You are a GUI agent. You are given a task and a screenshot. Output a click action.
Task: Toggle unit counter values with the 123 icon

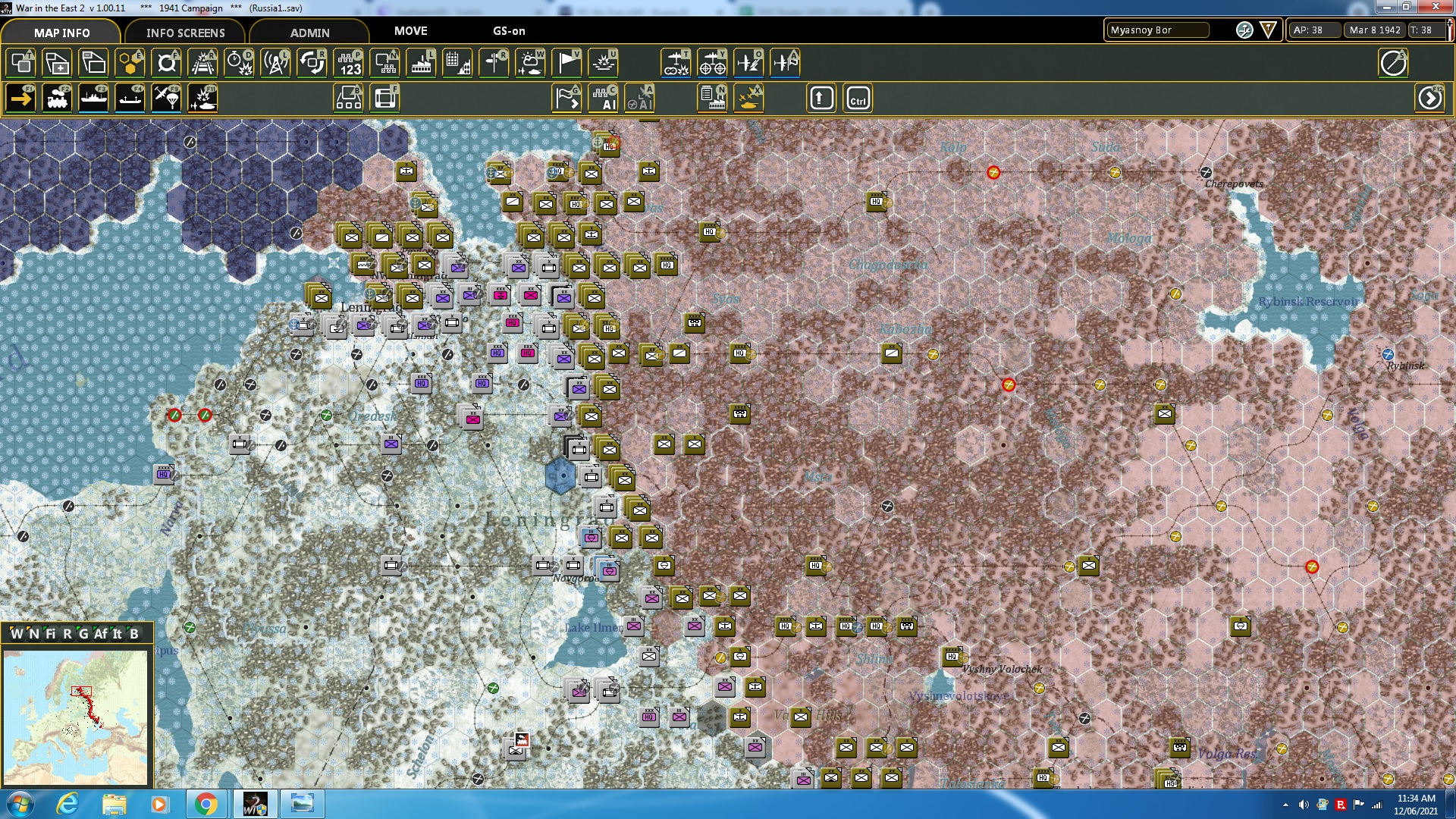tap(350, 63)
